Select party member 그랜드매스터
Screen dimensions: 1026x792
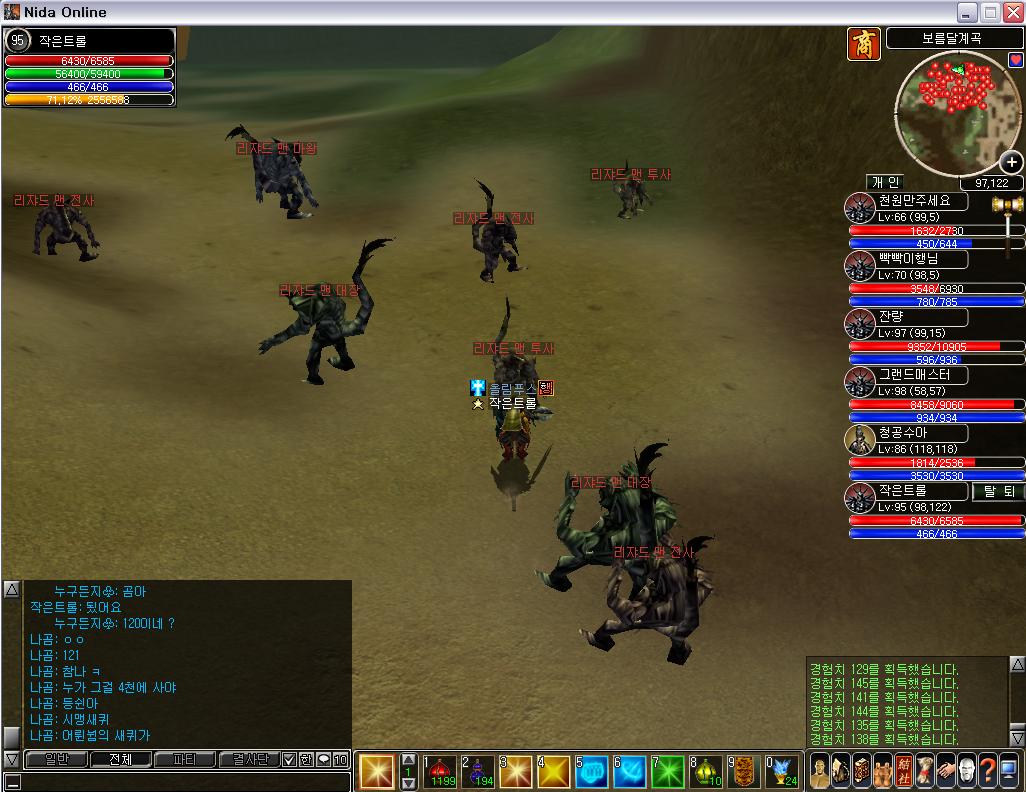point(921,375)
